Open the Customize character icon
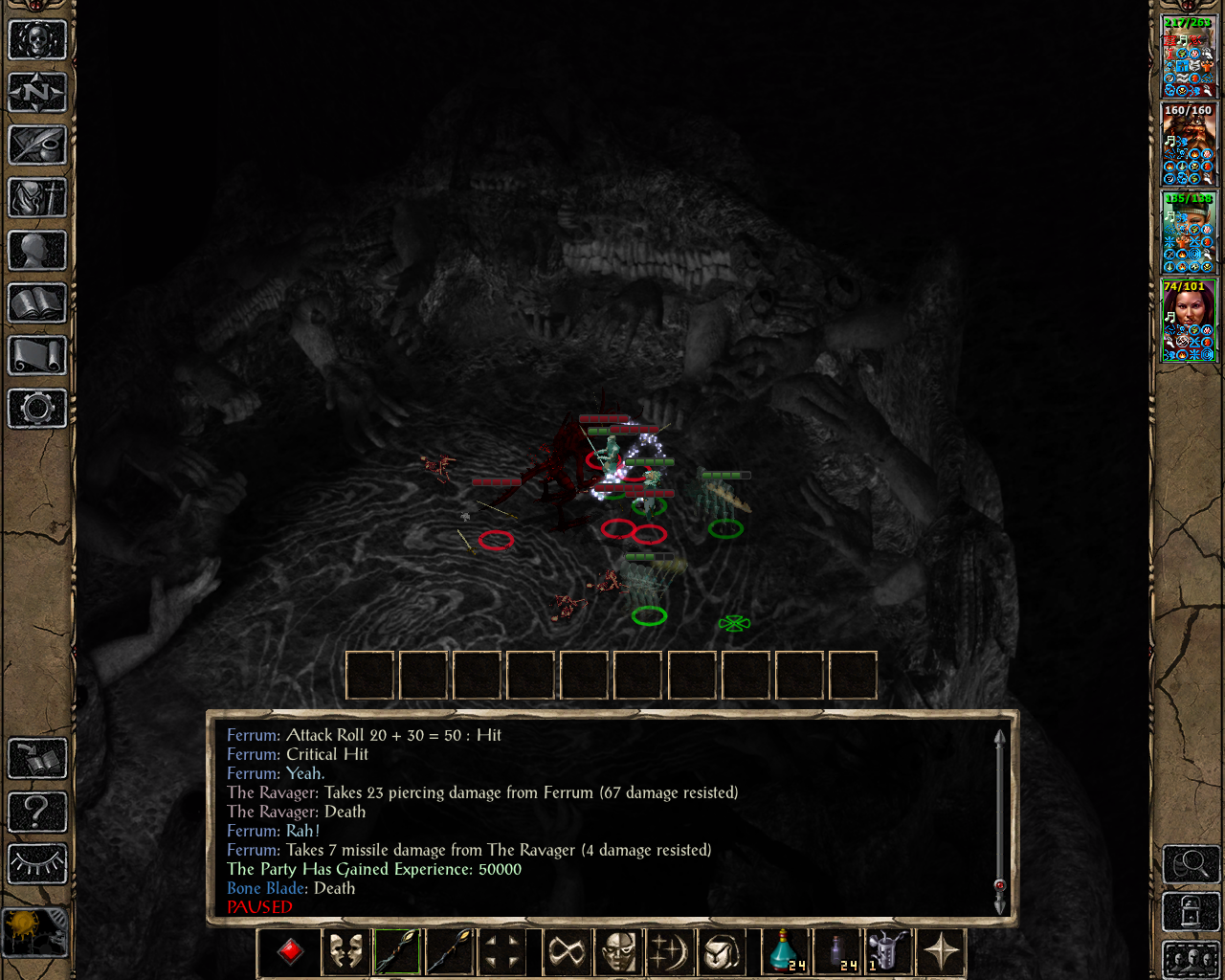1225x980 pixels. point(36,251)
